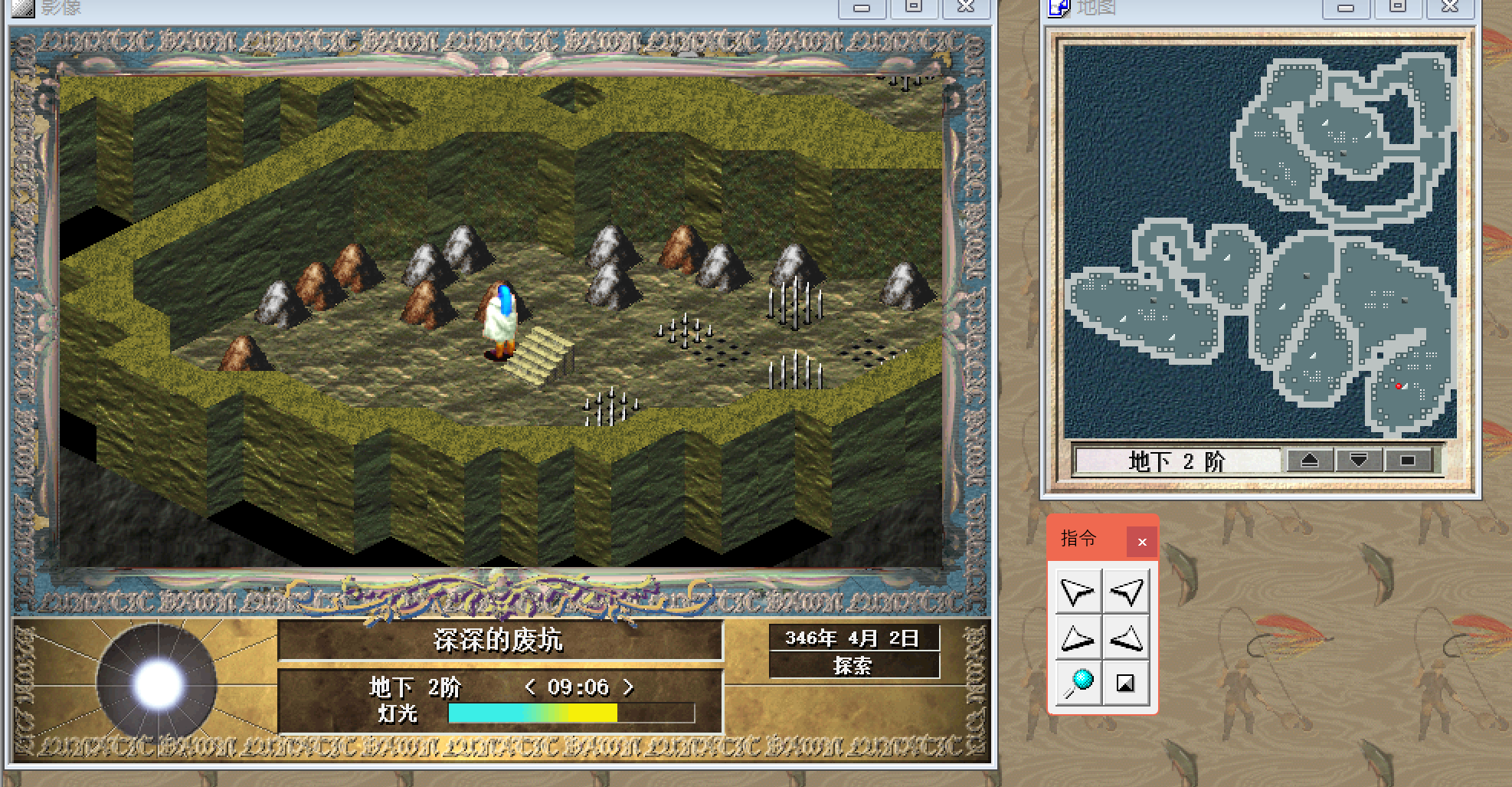Click the 探索 mode button
This screenshot has height=787, width=1512.
[853, 665]
